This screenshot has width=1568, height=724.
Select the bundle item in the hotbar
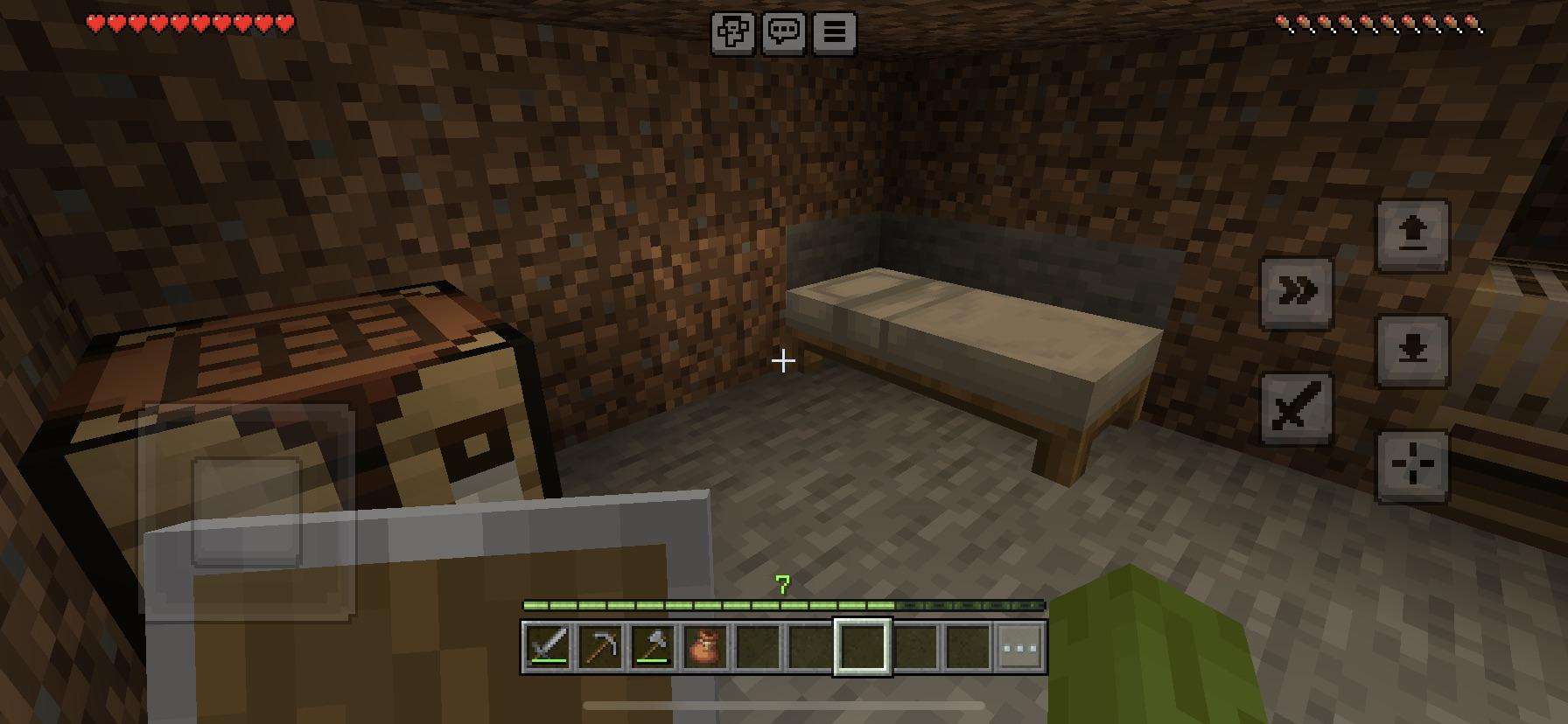pos(705,649)
